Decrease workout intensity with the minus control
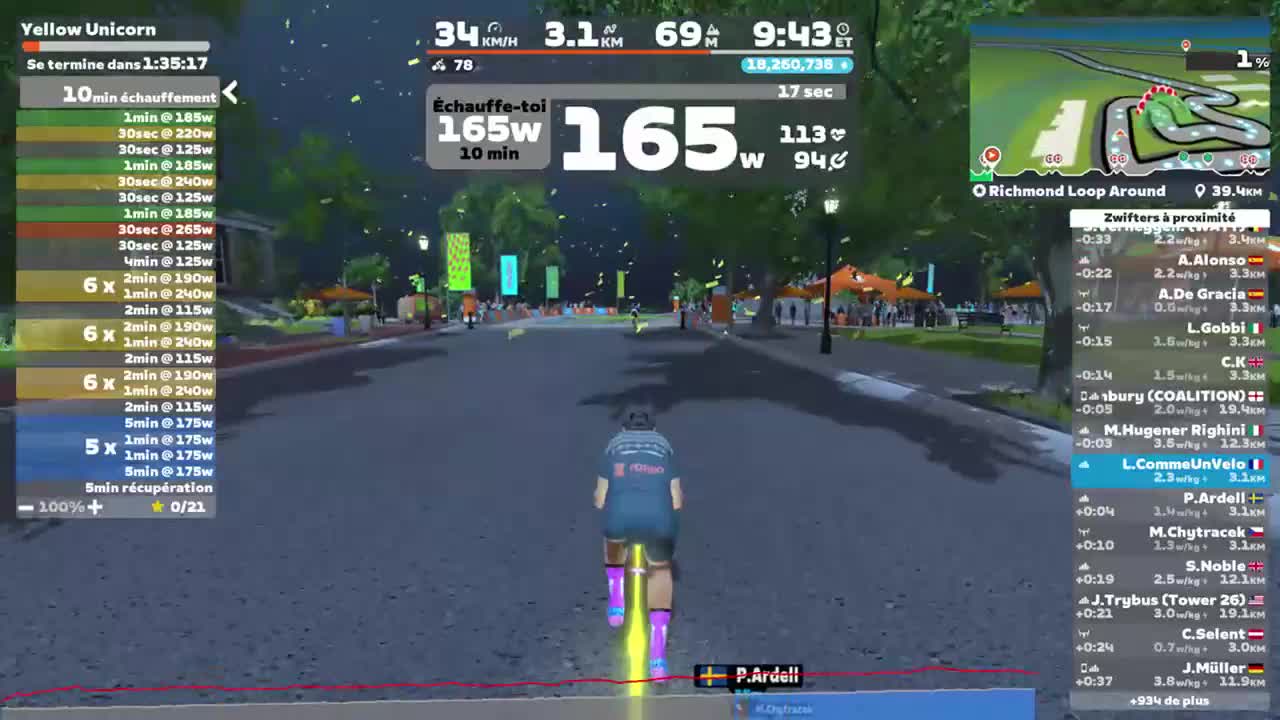This screenshot has width=1280, height=720. coord(25,507)
